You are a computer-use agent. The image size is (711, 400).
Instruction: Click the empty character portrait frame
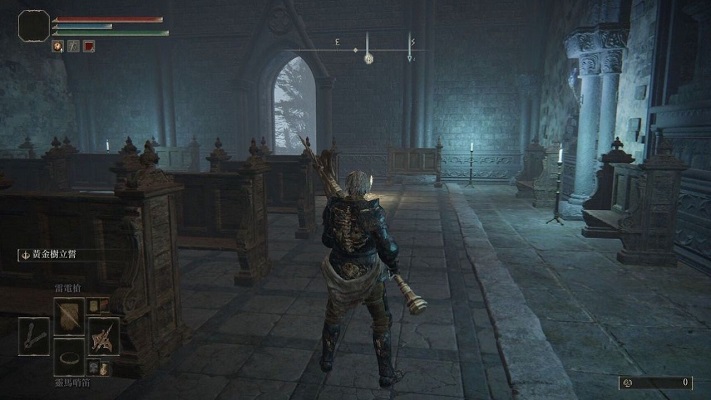pos(34,25)
